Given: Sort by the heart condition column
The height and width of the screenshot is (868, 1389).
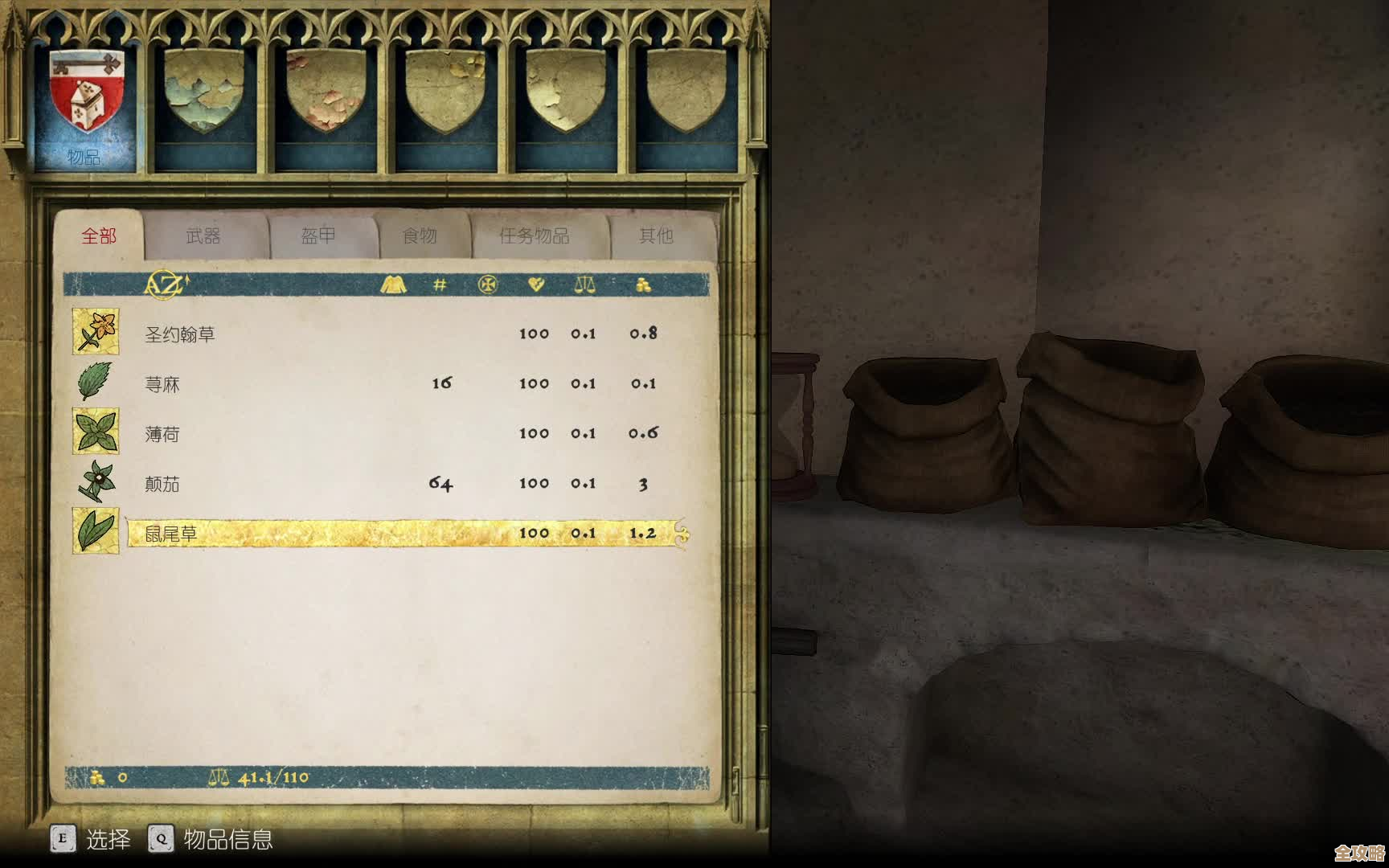Looking at the screenshot, I should point(536,285).
